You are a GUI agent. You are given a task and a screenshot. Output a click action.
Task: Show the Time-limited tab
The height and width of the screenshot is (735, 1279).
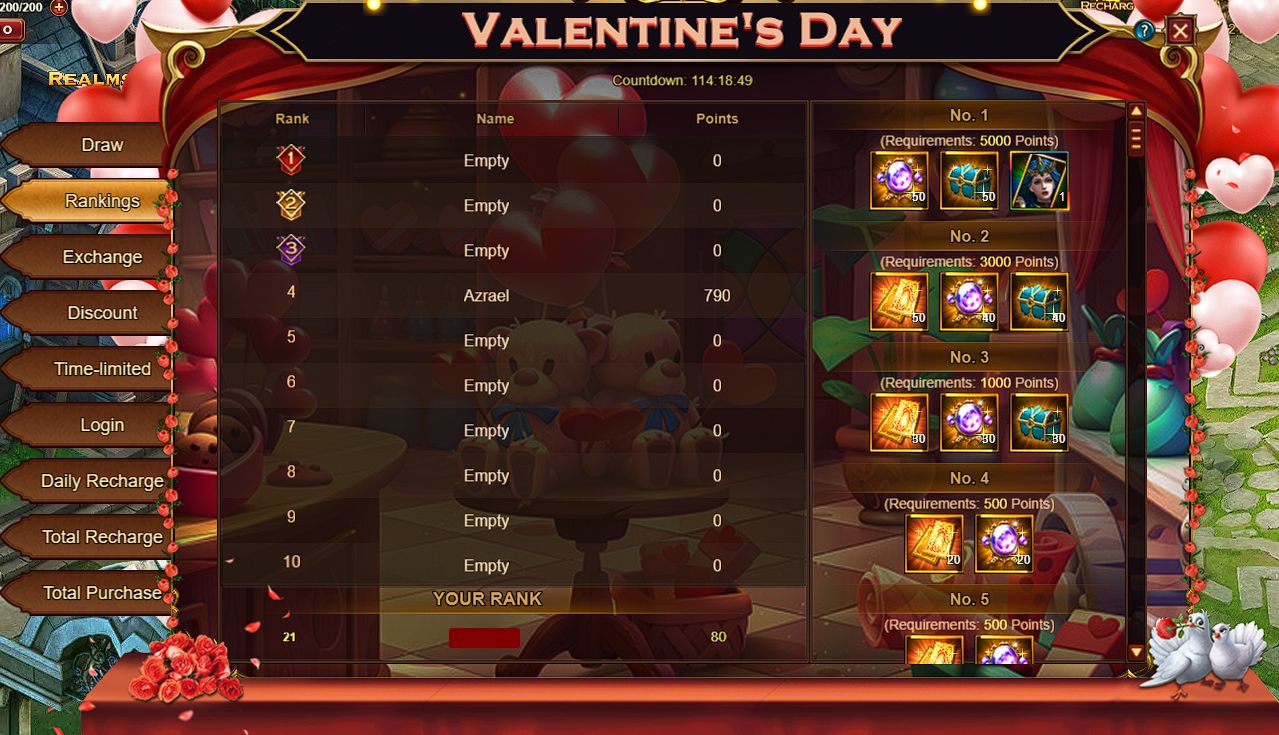pyautogui.click(x=101, y=369)
